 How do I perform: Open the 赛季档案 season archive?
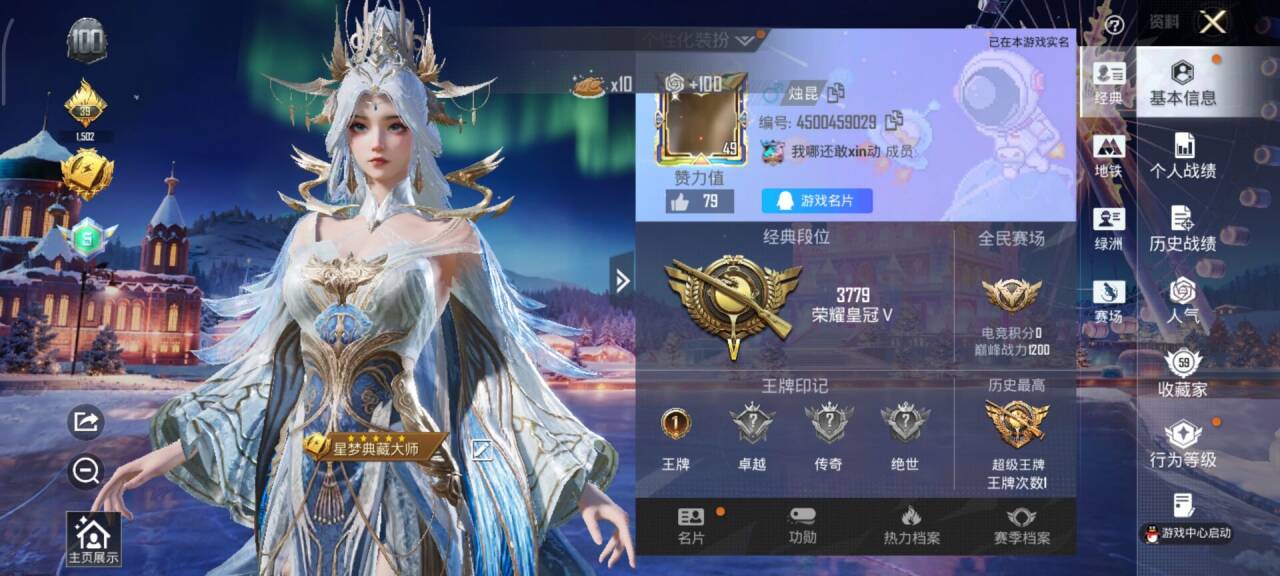click(x=1021, y=526)
